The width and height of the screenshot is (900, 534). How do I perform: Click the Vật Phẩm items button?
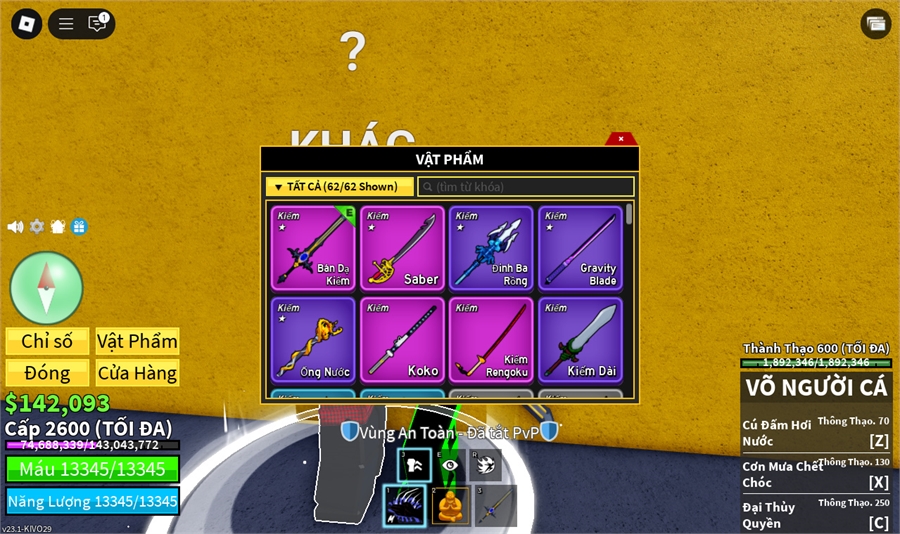[x=137, y=341]
